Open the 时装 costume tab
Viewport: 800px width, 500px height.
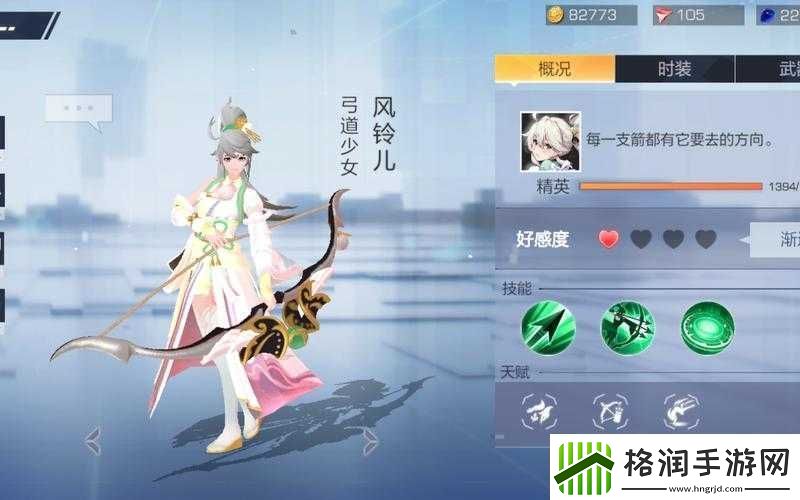(x=674, y=69)
